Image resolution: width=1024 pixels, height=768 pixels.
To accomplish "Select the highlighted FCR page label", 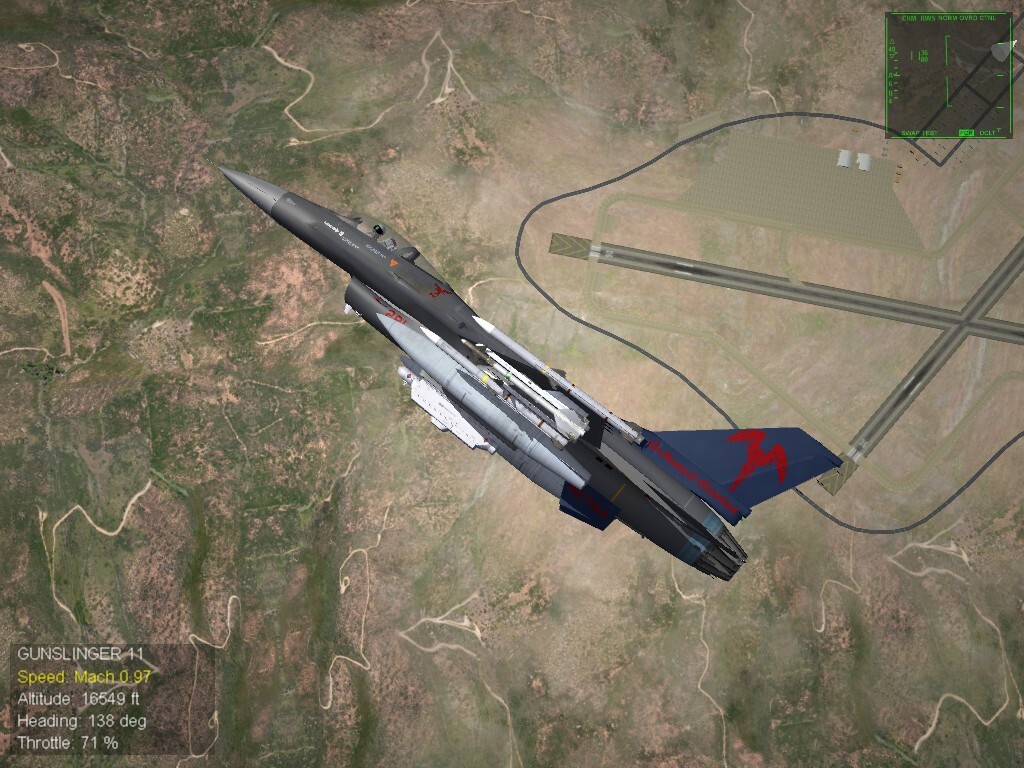I will pyautogui.click(x=966, y=133).
